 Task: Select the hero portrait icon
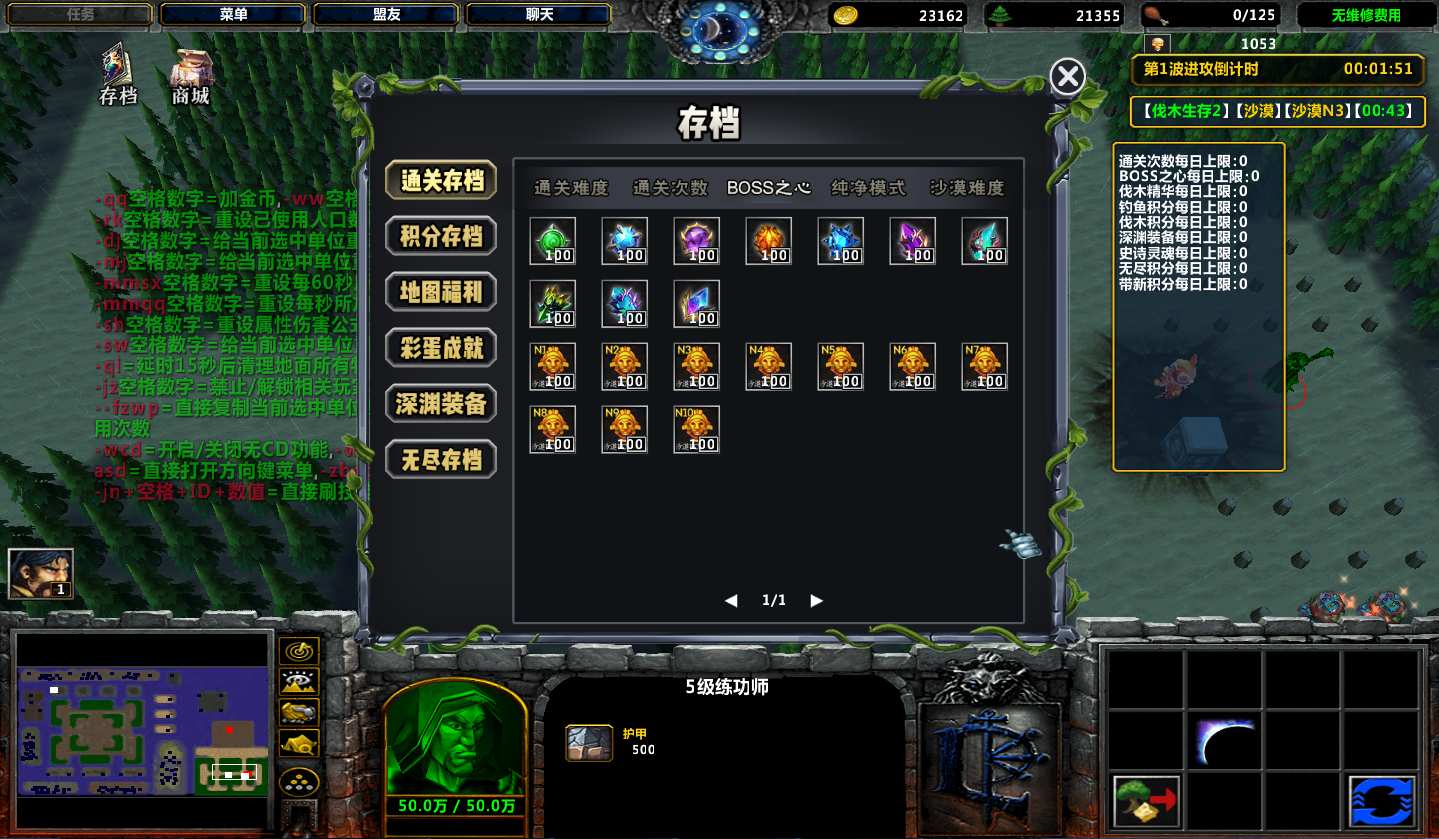pos(40,574)
